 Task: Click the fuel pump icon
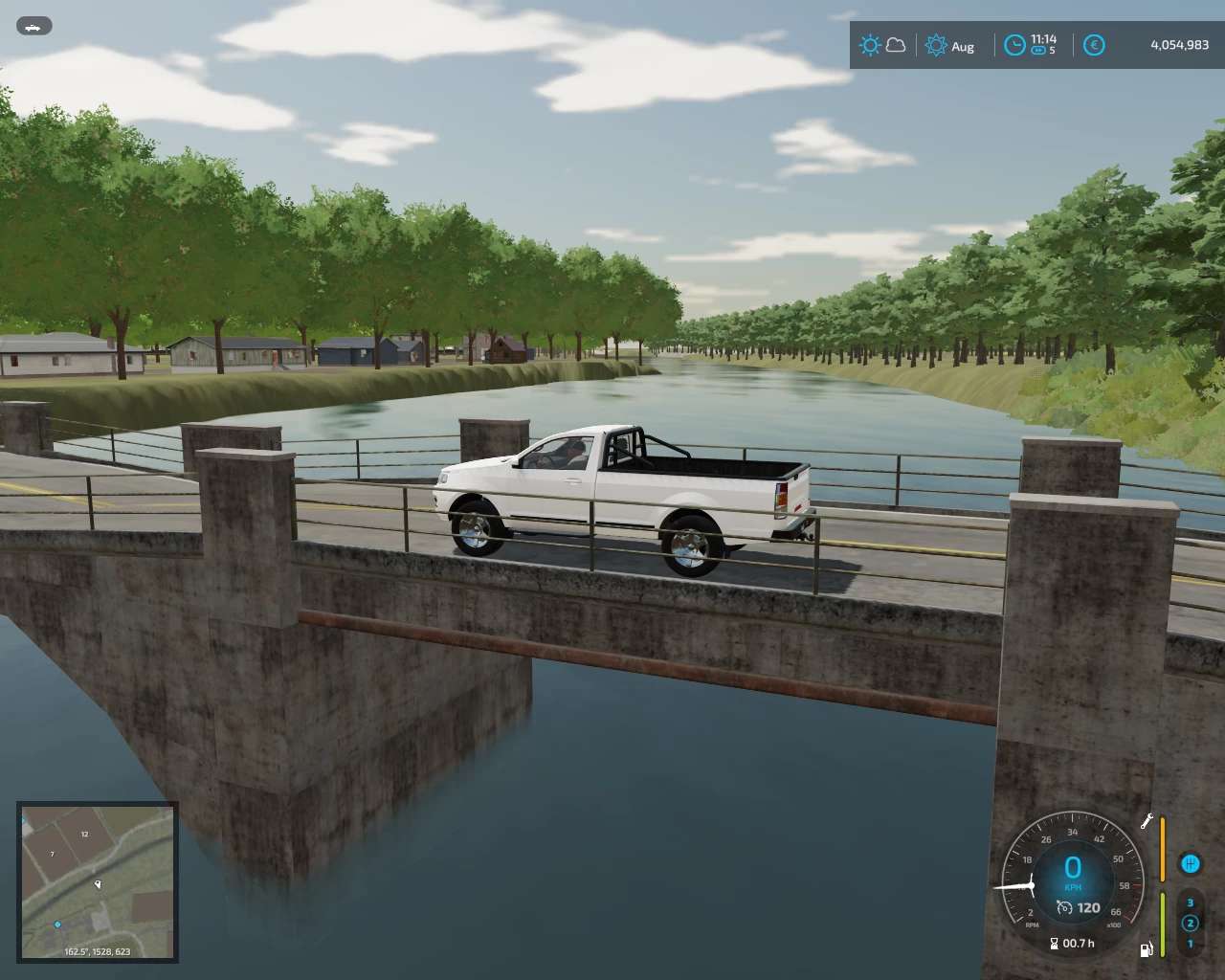tap(1146, 949)
